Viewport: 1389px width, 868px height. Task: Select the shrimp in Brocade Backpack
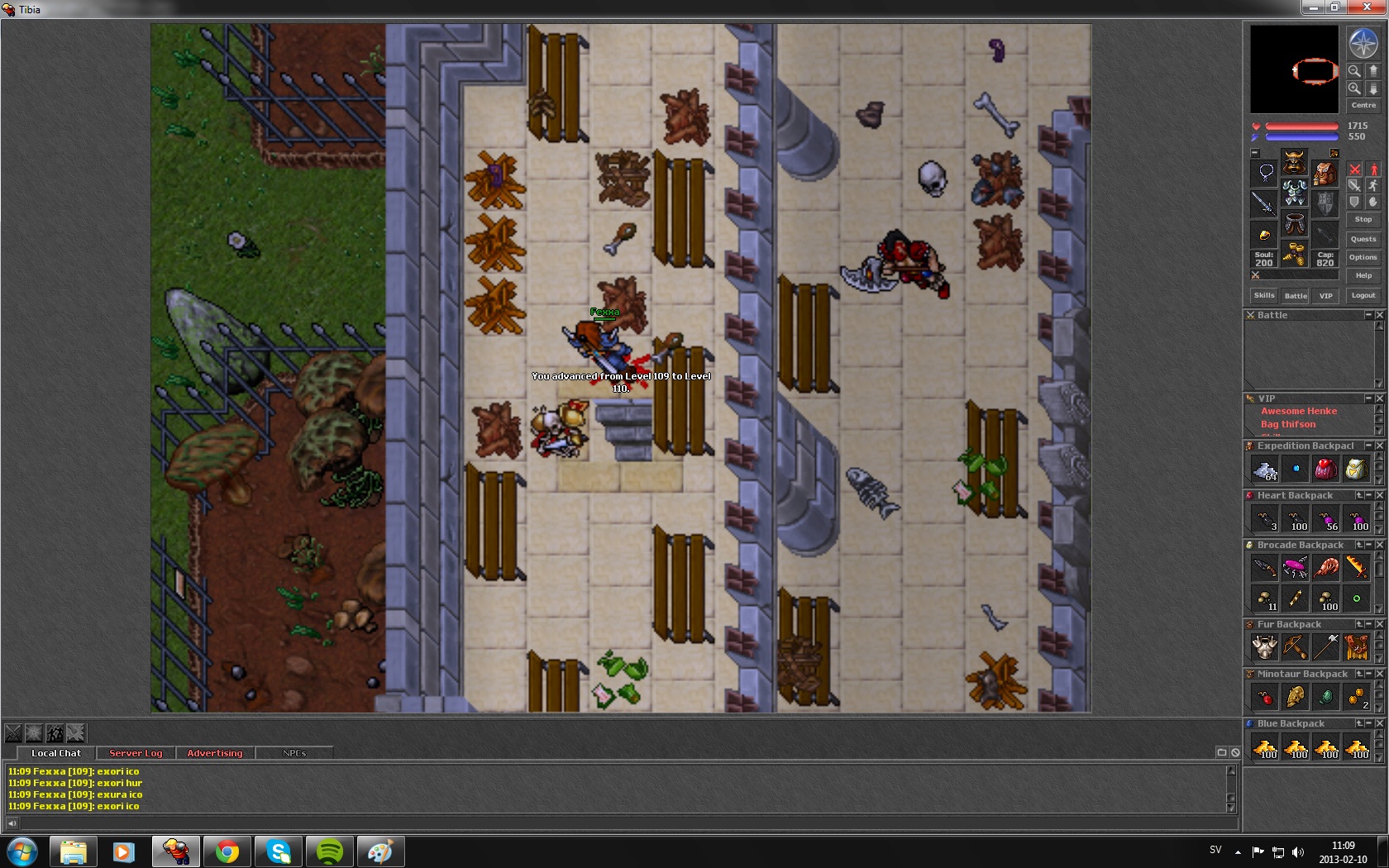(x=1326, y=568)
